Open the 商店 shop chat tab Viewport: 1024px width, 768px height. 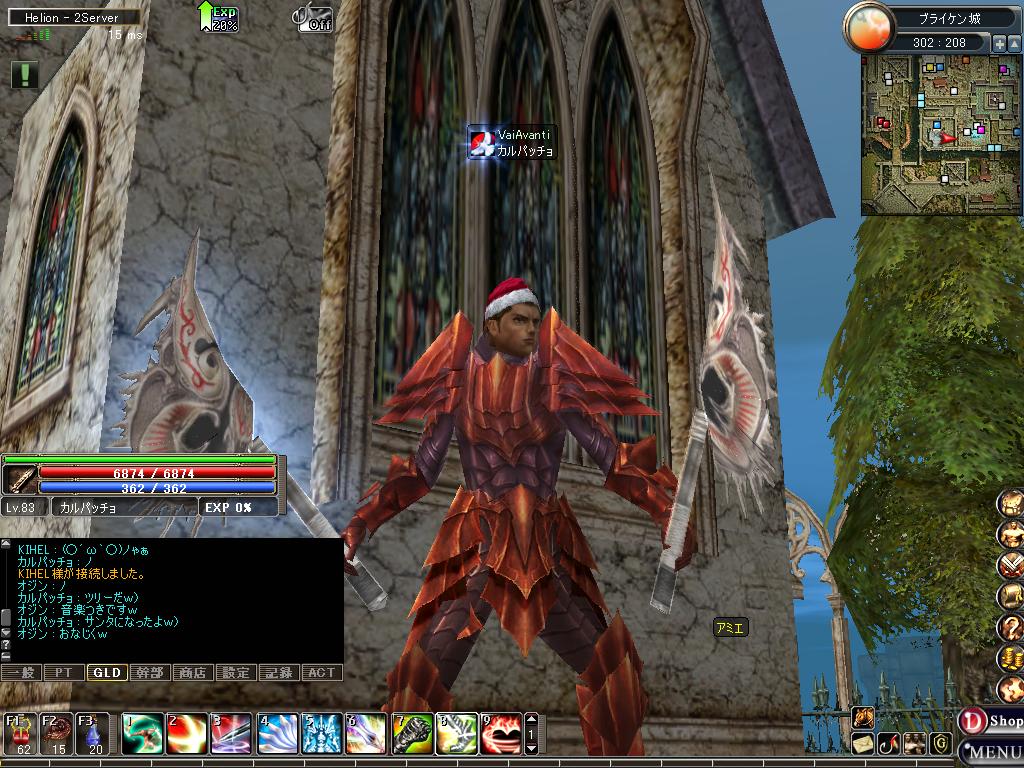[x=192, y=673]
